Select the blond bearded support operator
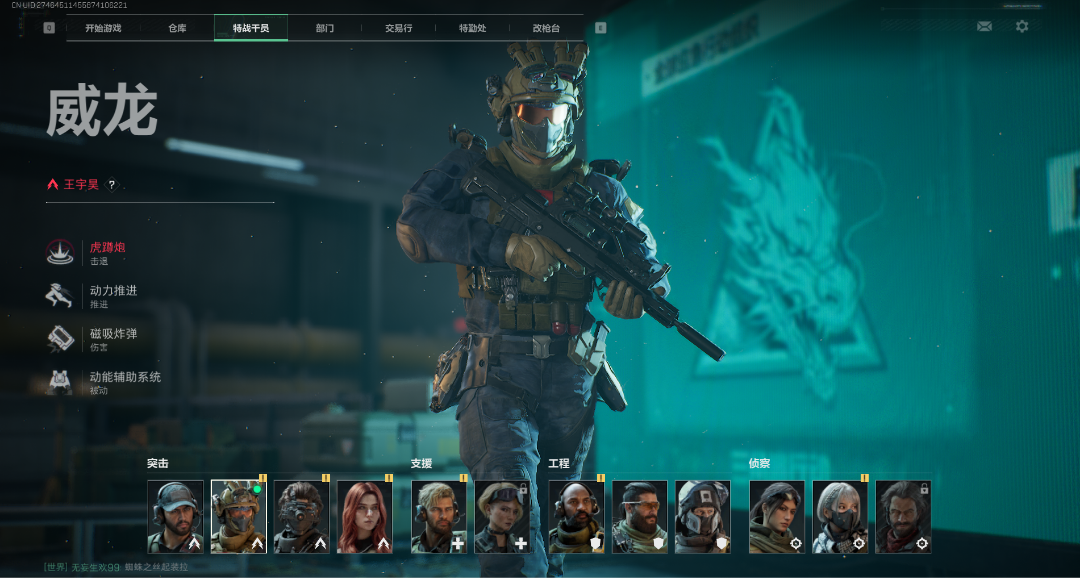Image resolution: width=1080 pixels, height=578 pixels. (x=439, y=516)
